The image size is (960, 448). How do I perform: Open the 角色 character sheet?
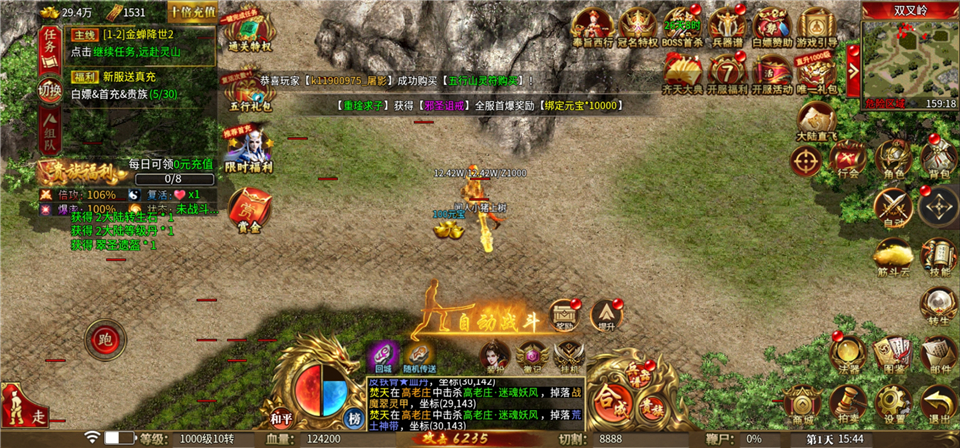pos(892,160)
